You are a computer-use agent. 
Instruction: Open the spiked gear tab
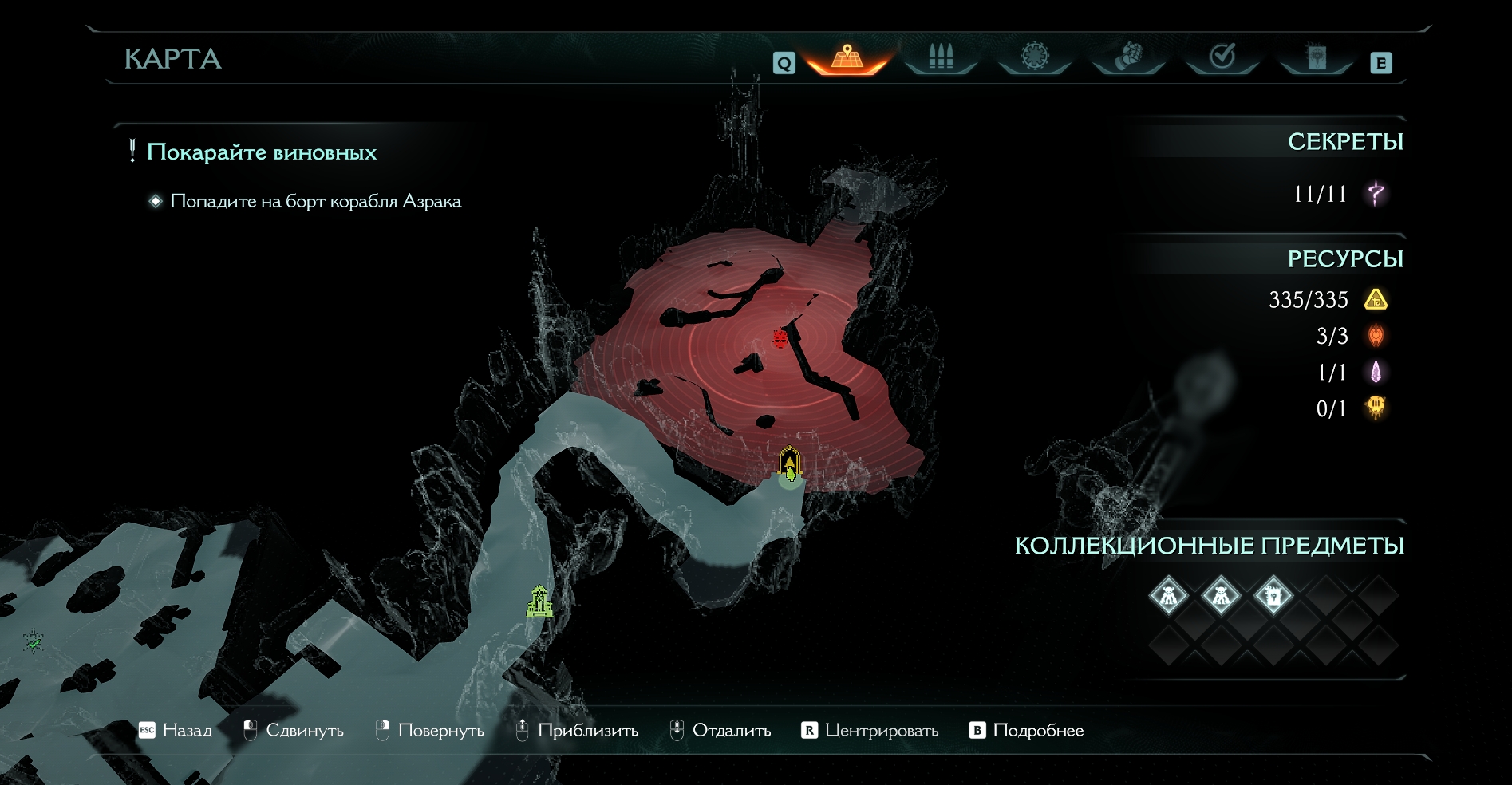click(1035, 57)
